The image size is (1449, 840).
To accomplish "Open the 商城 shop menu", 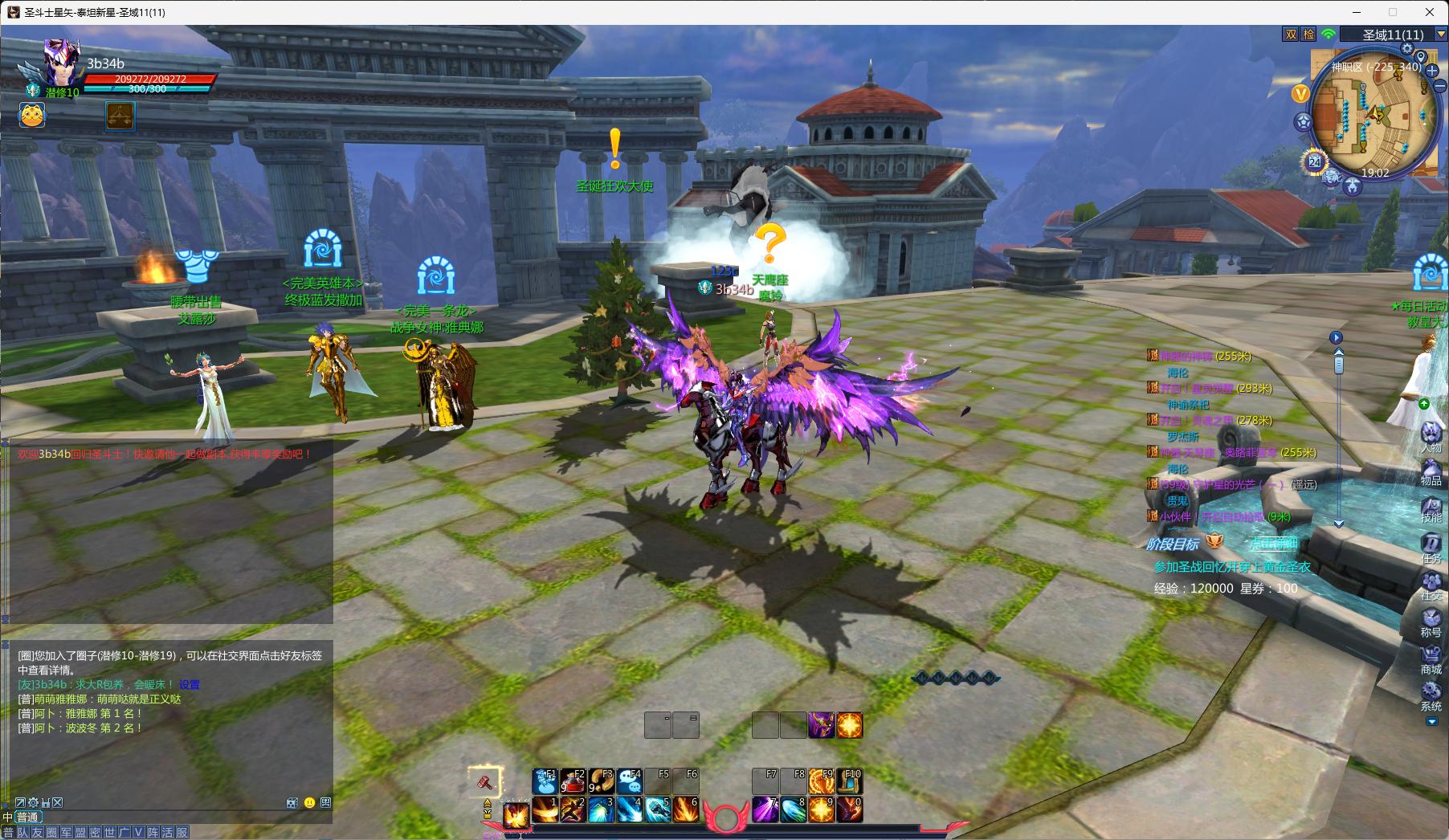I will point(1431,659).
